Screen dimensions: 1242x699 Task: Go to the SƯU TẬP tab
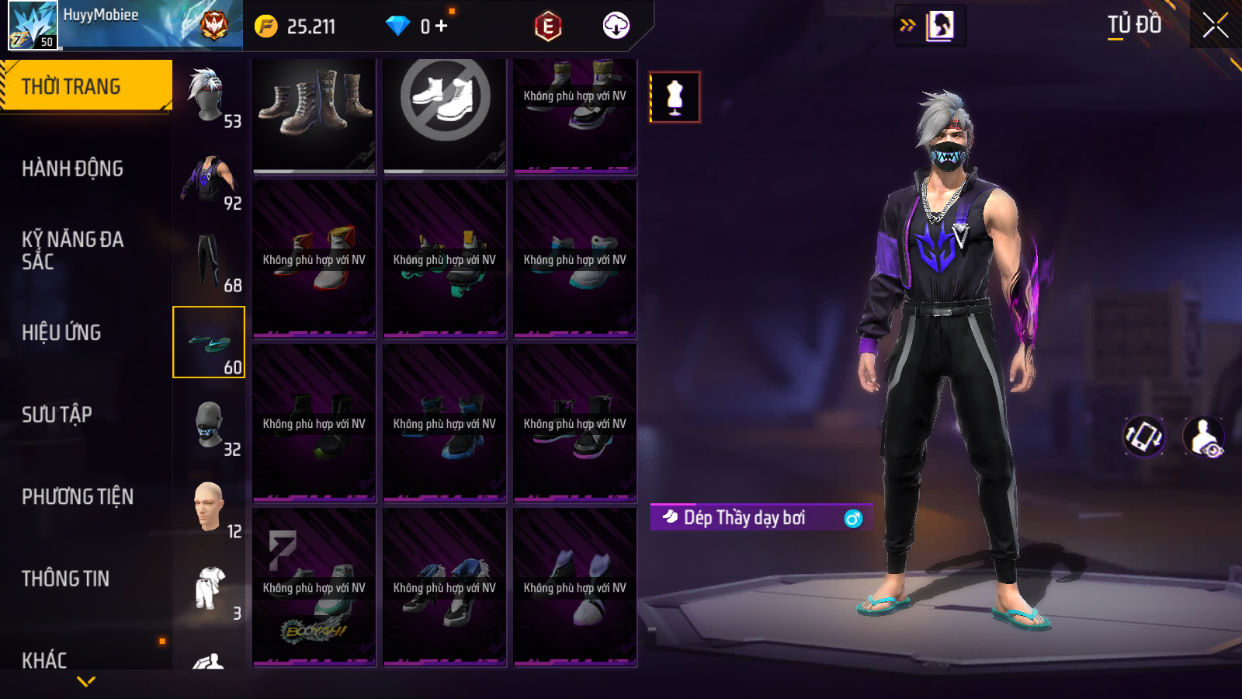pos(57,414)
